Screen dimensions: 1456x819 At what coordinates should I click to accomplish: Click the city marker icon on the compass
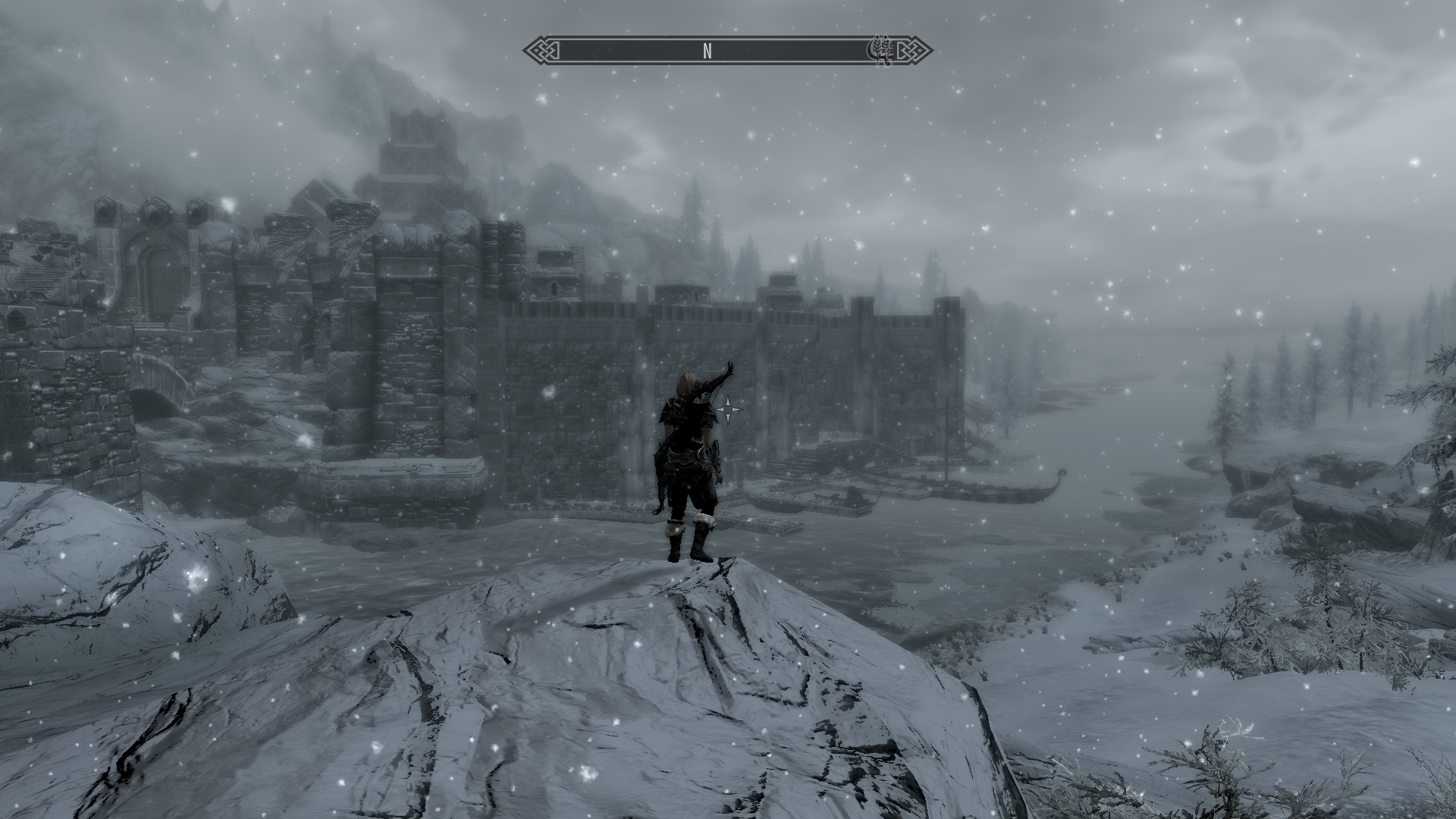point(882,51)
